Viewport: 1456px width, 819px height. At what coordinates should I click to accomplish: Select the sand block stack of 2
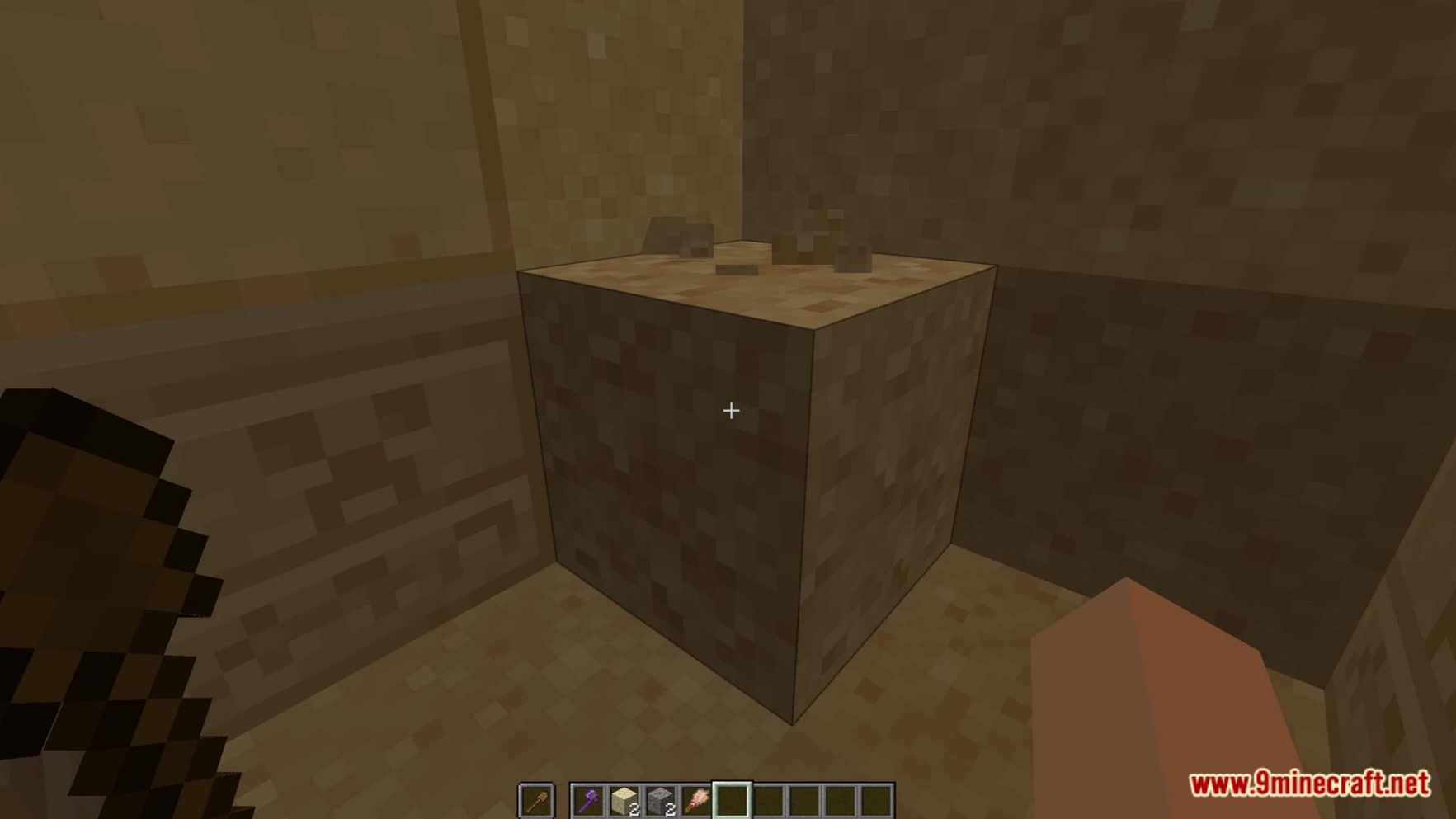tap(624, 798)
